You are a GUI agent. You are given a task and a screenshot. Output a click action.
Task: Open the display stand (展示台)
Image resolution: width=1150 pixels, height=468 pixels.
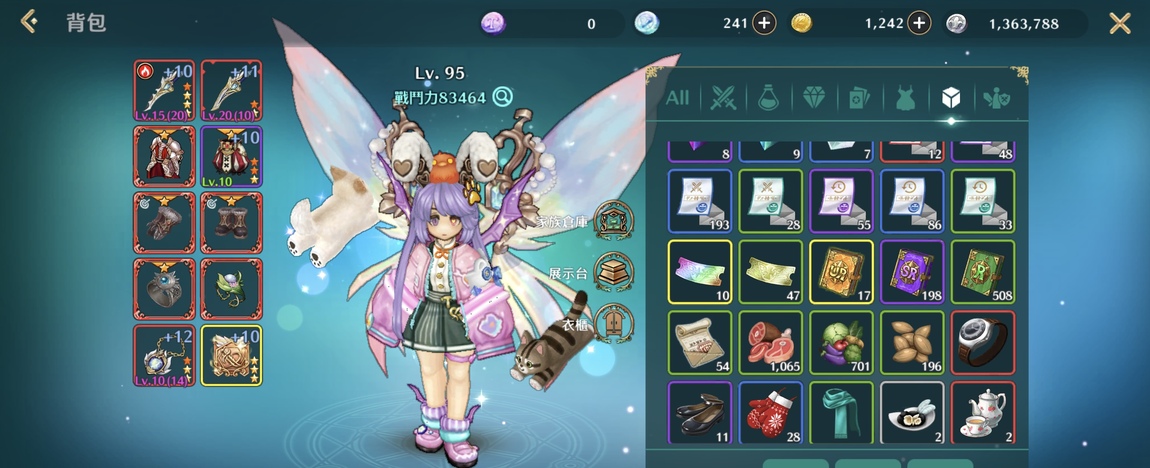(612, 271)
